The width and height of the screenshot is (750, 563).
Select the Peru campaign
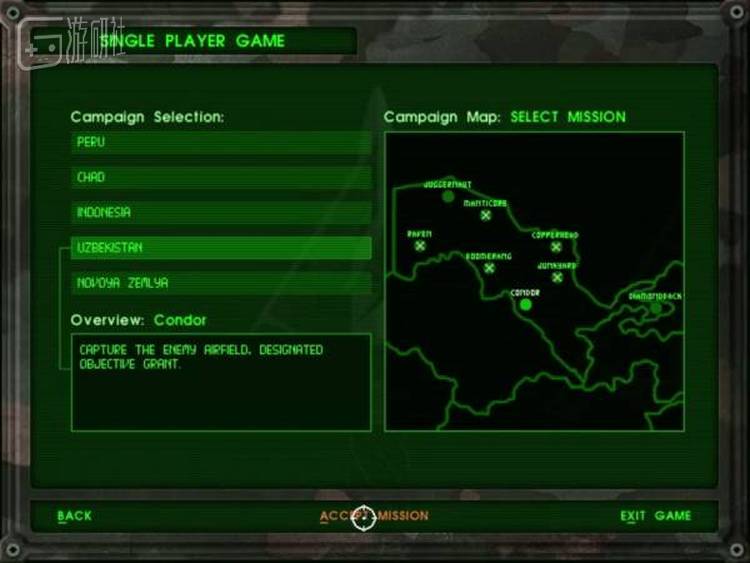coord(220,143)
